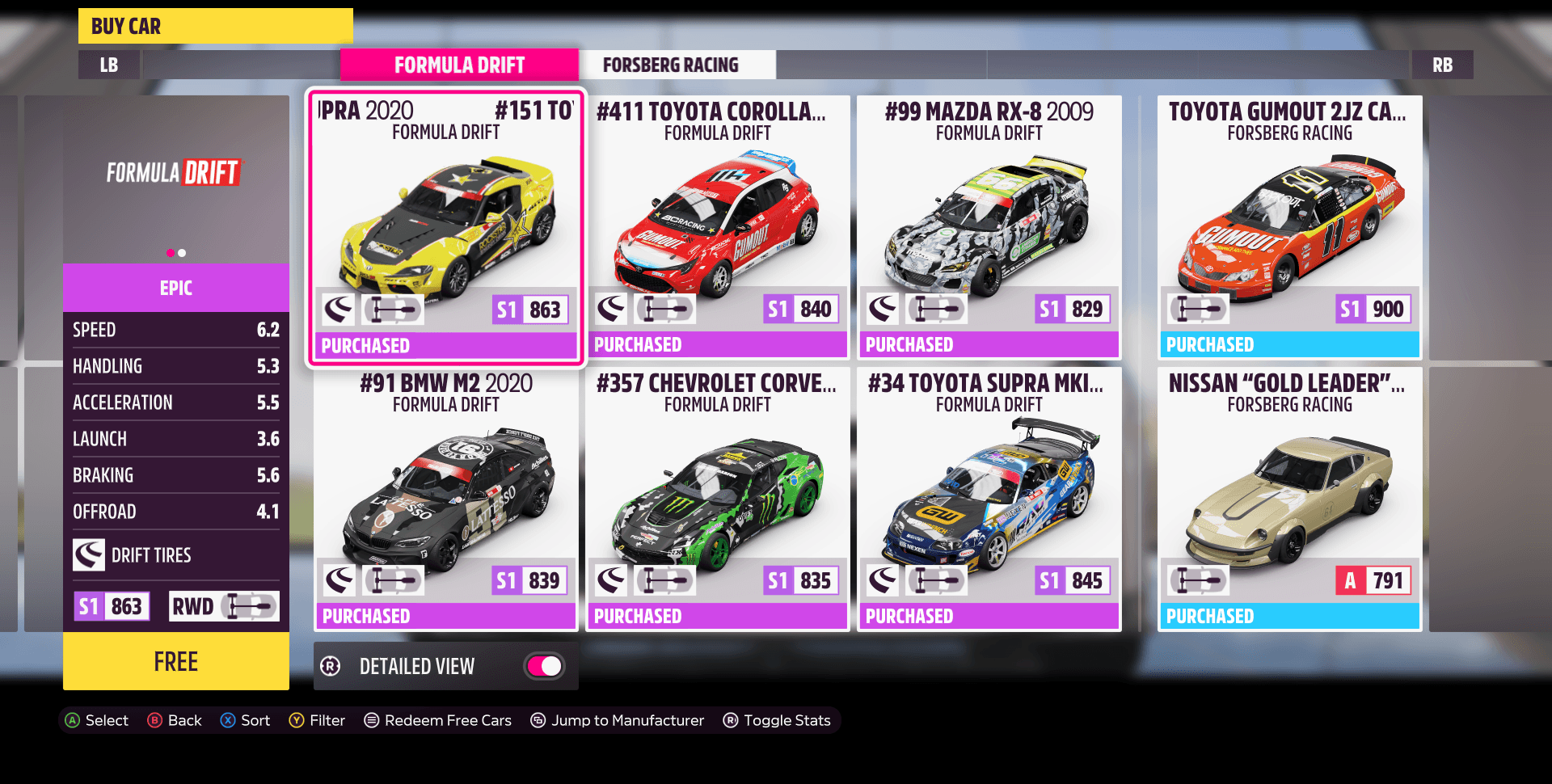
Task: Toggle the Detailed View switch off
Action: pos(542,666)
